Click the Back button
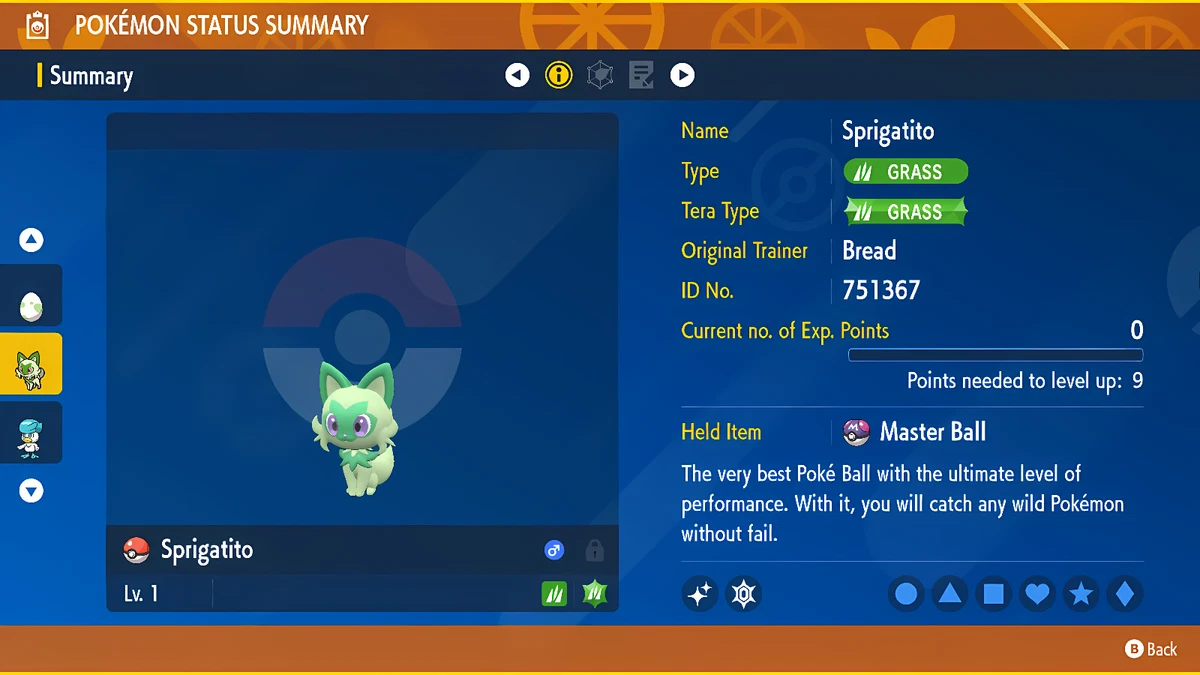 (x=1151, y=650)
